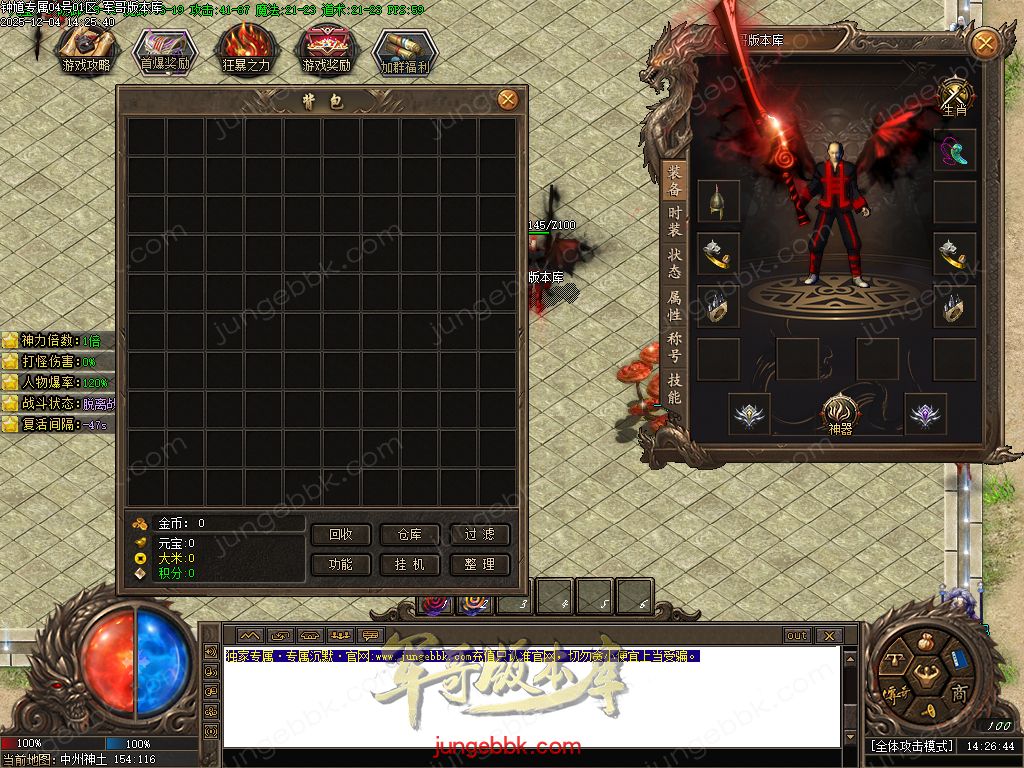Switch to the 称号 title tab
The height and width of the screenshot is (768, 1024).
675,348
